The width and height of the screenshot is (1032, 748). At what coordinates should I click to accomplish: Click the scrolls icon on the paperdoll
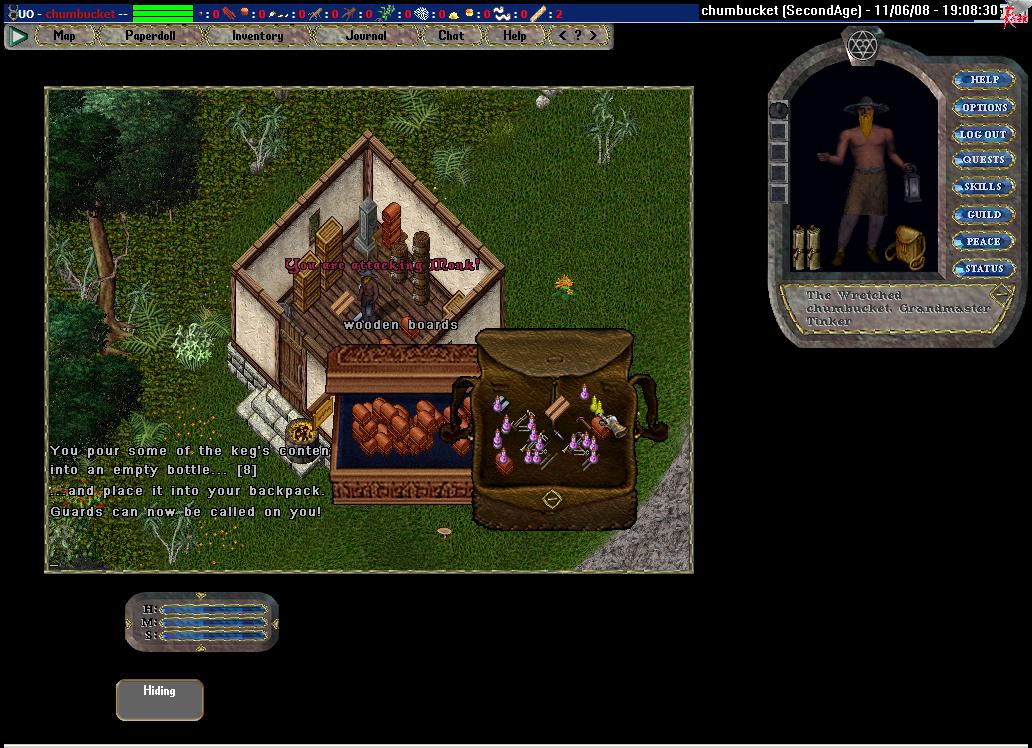click(x=806, y=246)
